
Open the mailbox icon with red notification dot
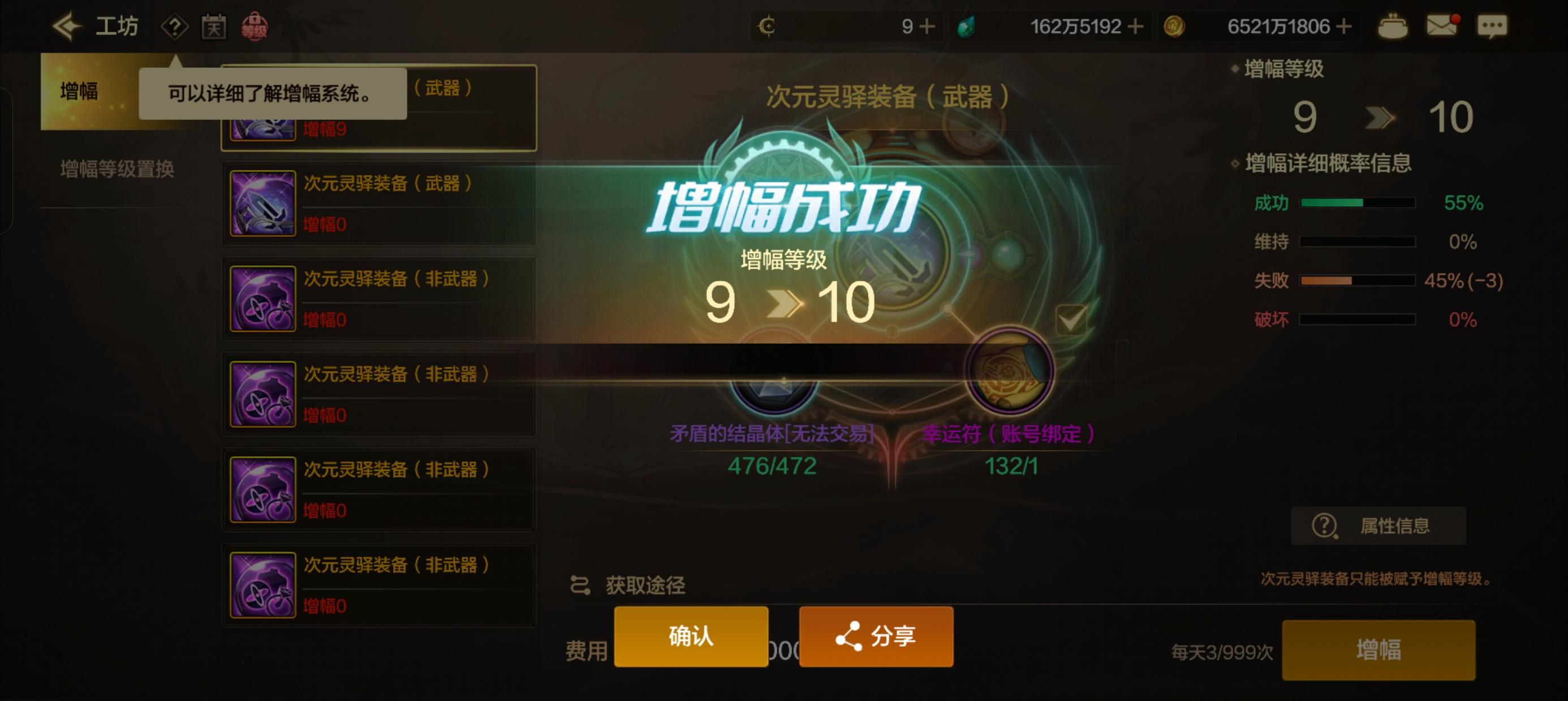1443,25
